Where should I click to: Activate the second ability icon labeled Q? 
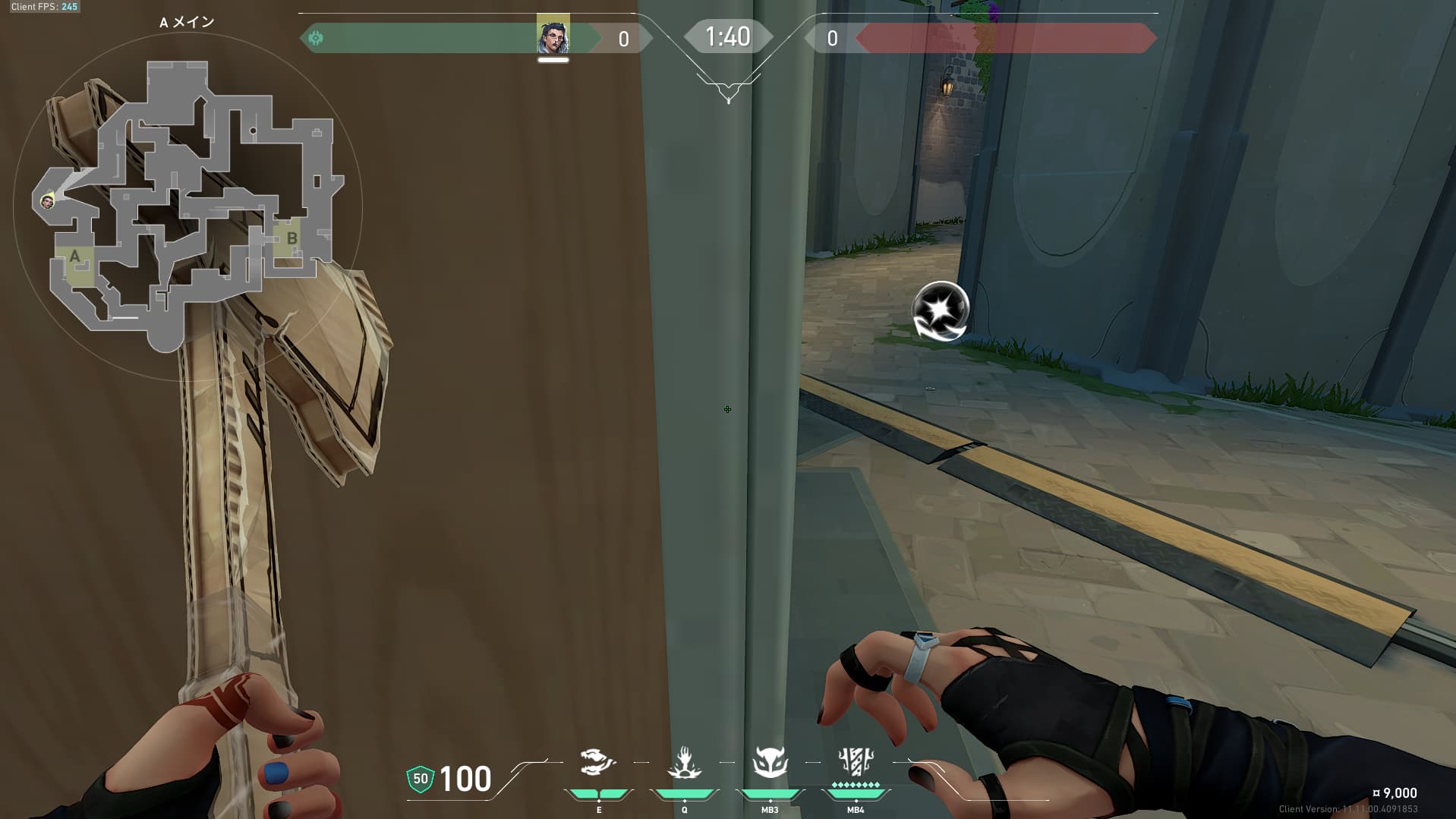click(684, 762)
